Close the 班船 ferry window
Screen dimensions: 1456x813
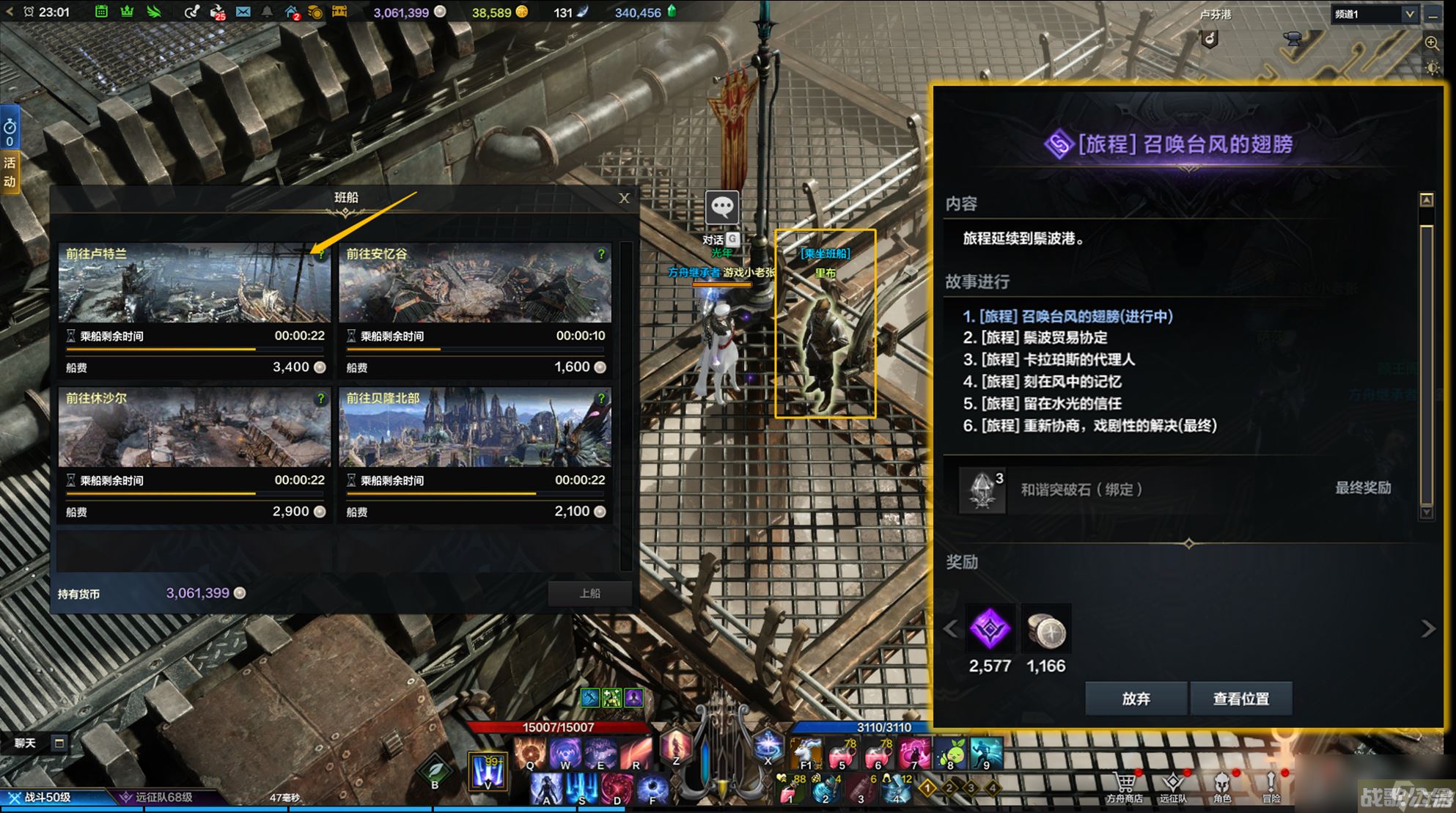pyautogui.click(x=624, y=198)
